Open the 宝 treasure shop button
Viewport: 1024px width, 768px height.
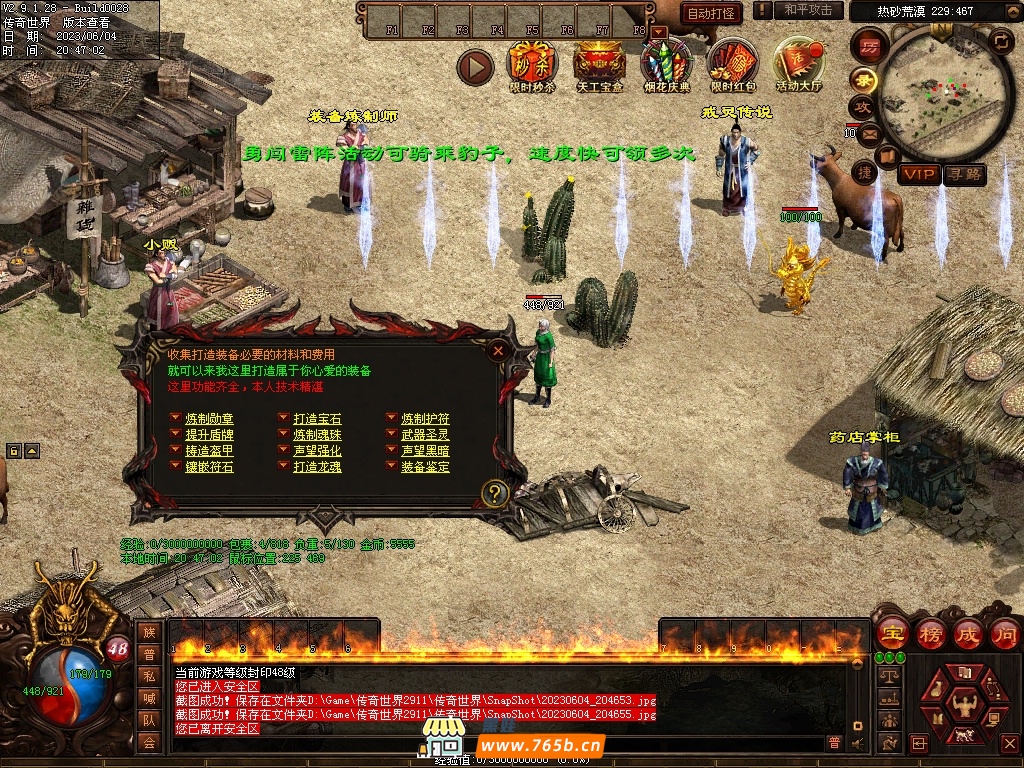[x=892, y=634]
